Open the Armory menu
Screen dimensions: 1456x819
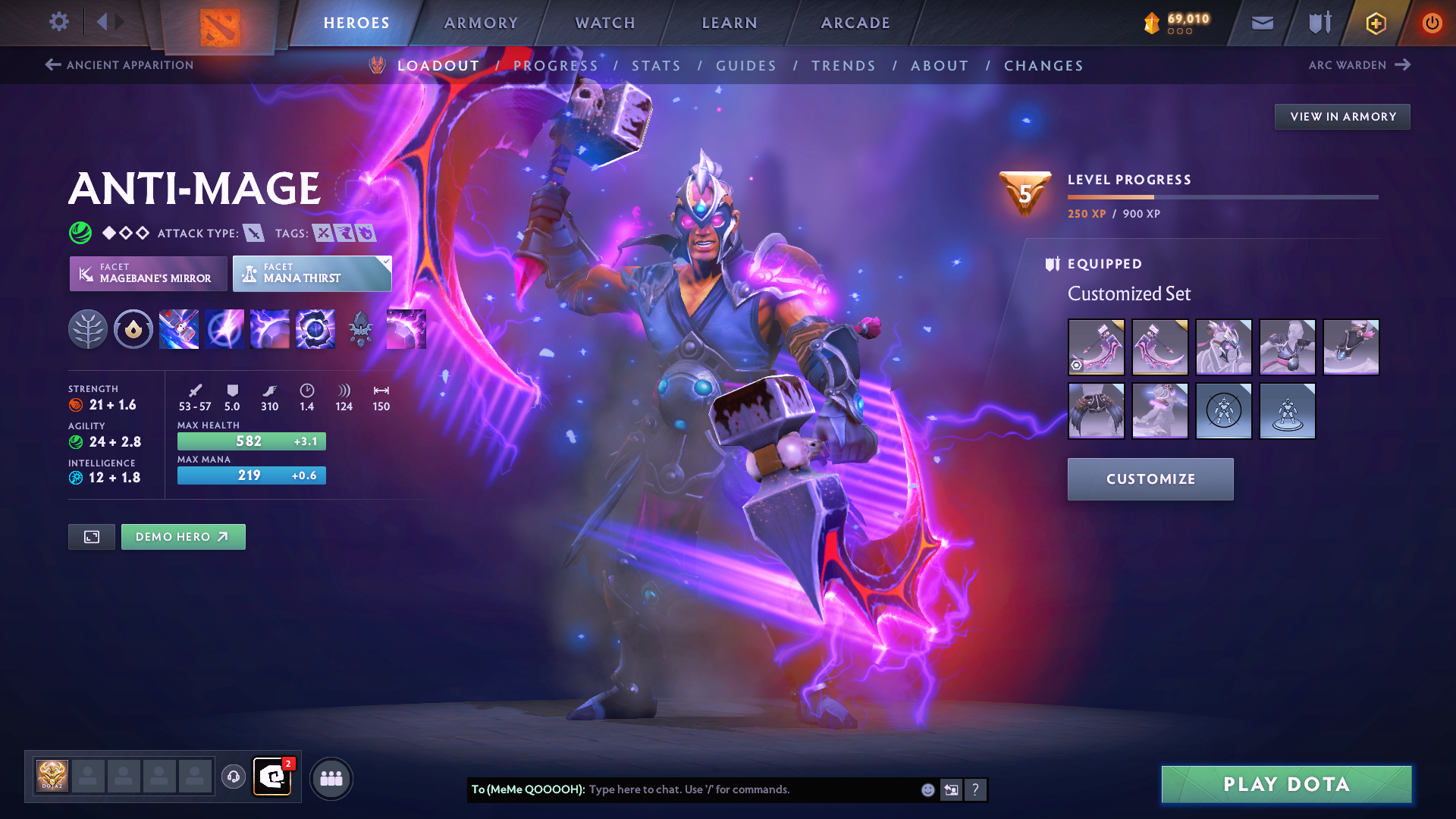481,23
